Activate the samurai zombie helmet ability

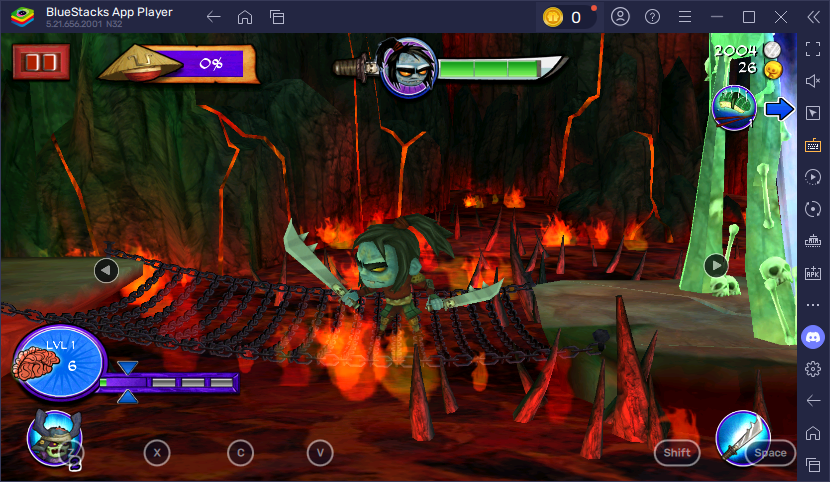(54, 438)
